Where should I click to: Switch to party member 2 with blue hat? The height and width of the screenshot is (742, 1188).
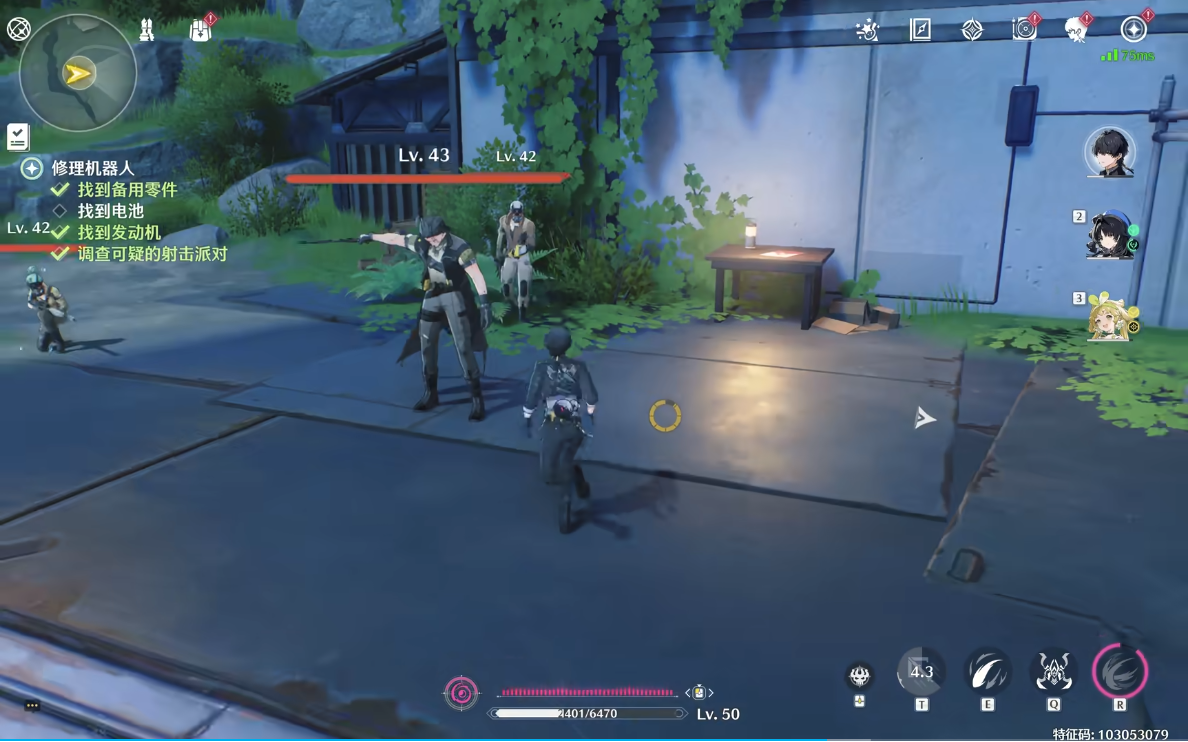[x=1110, y=236]
